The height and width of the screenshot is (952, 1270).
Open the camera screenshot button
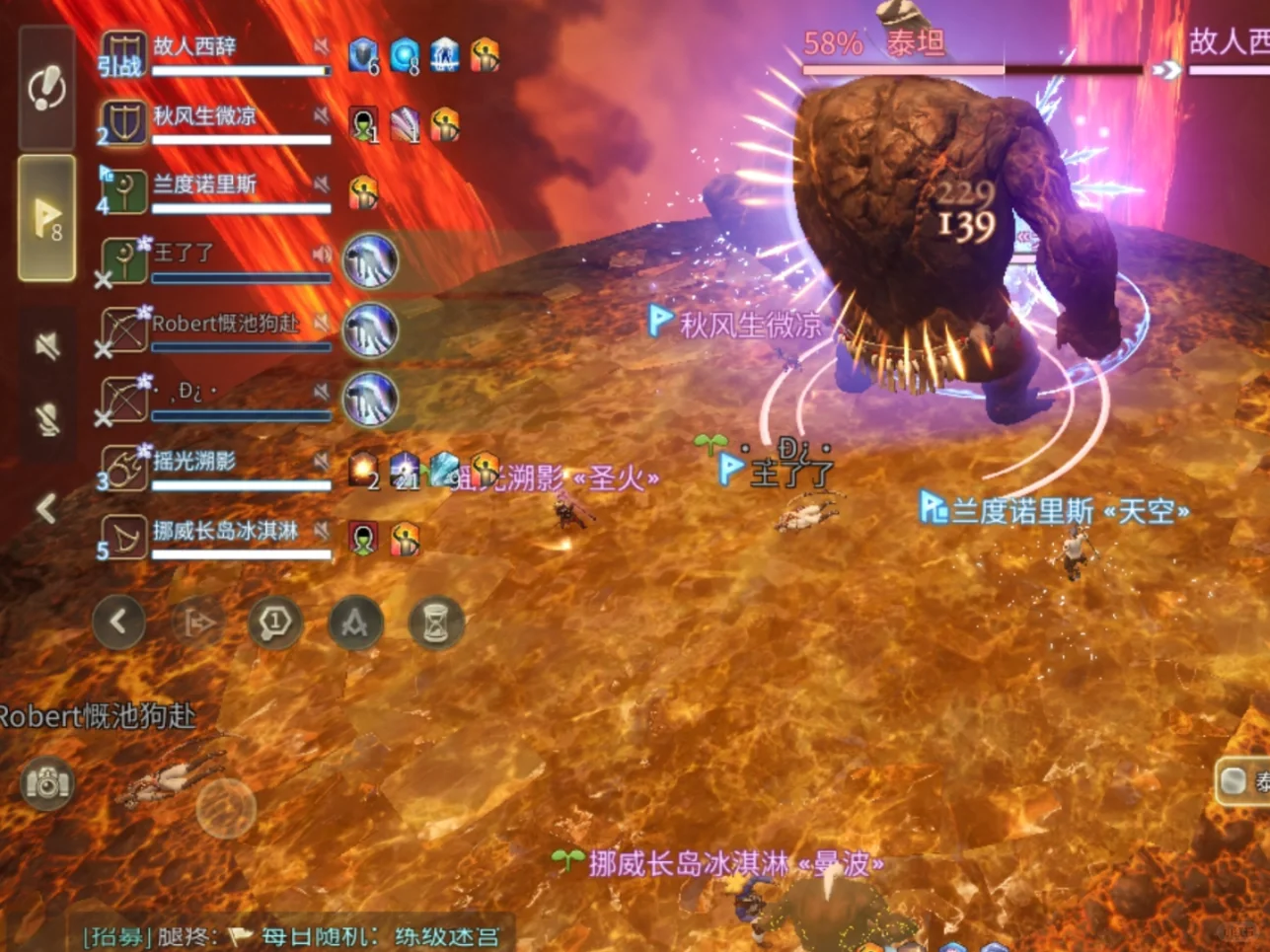point(46,783)
